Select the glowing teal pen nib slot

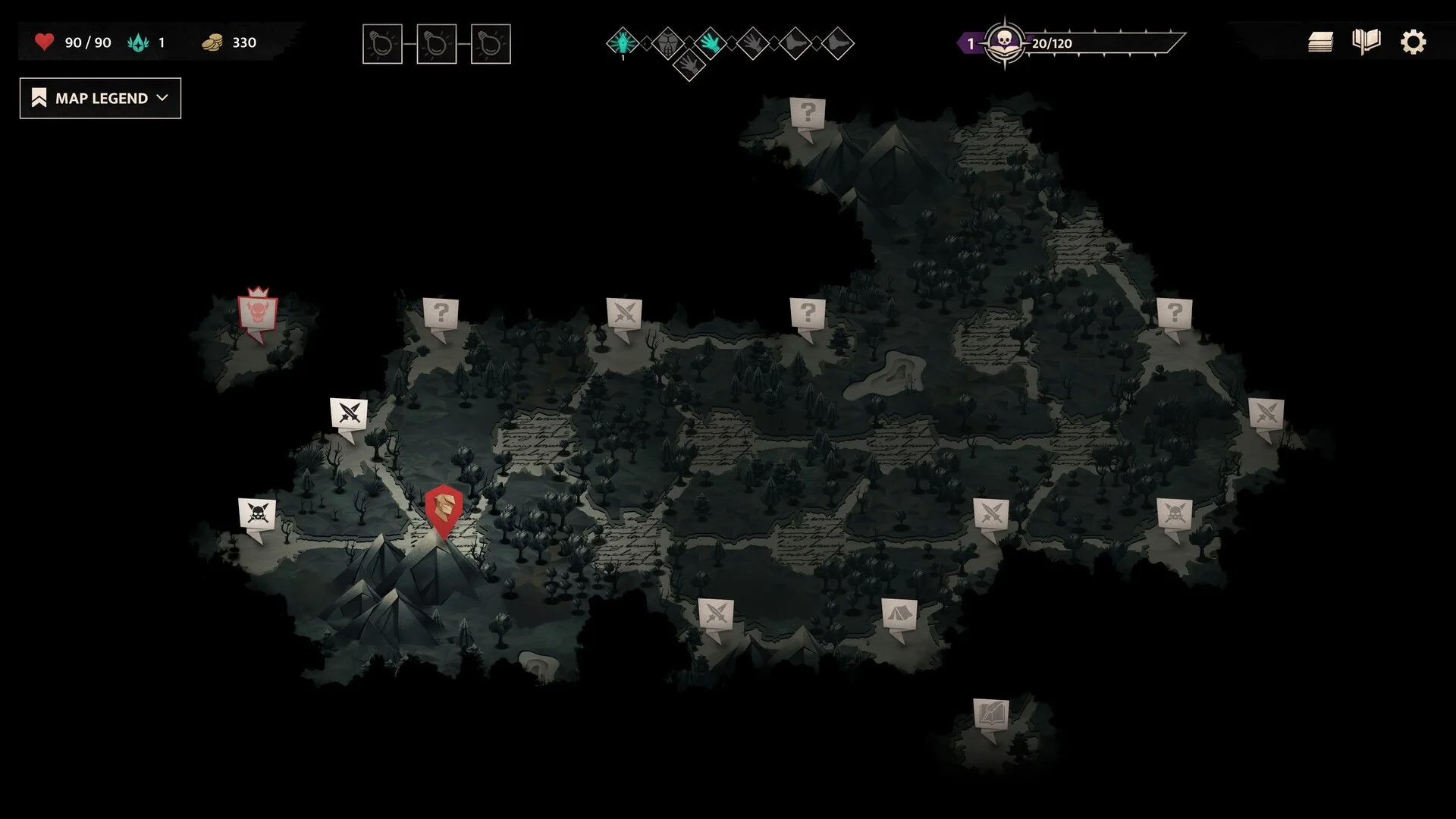pos(623,42)
